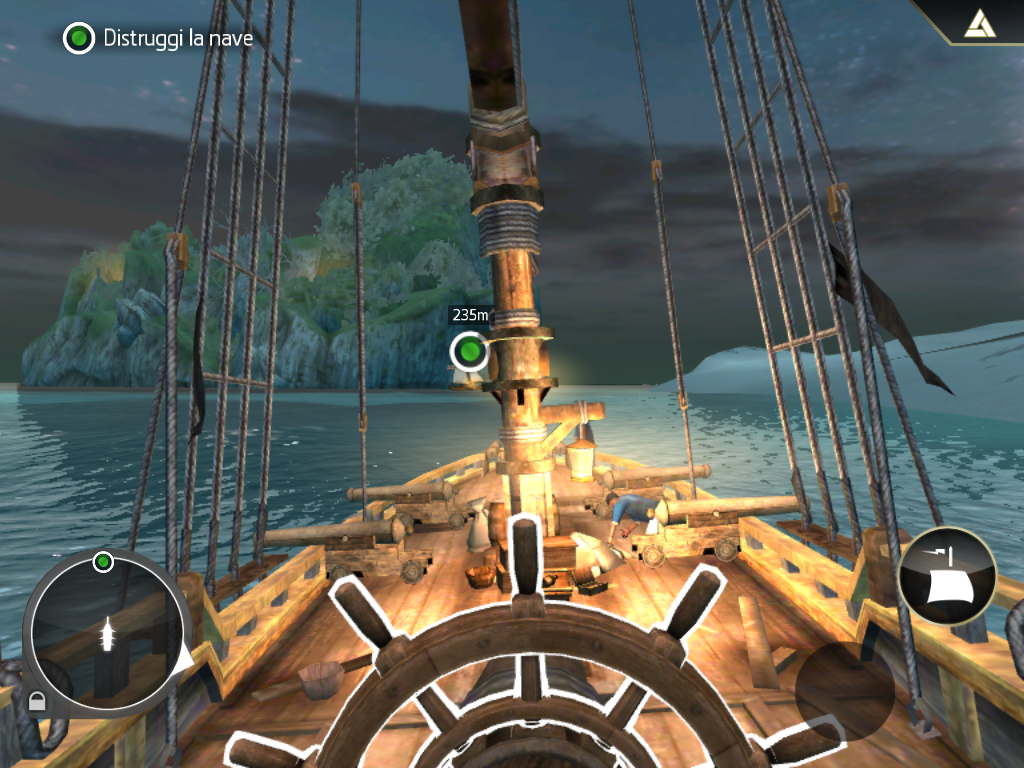Tap the sail speed button
1024x768 pixels.
click(x=947, y=576)
